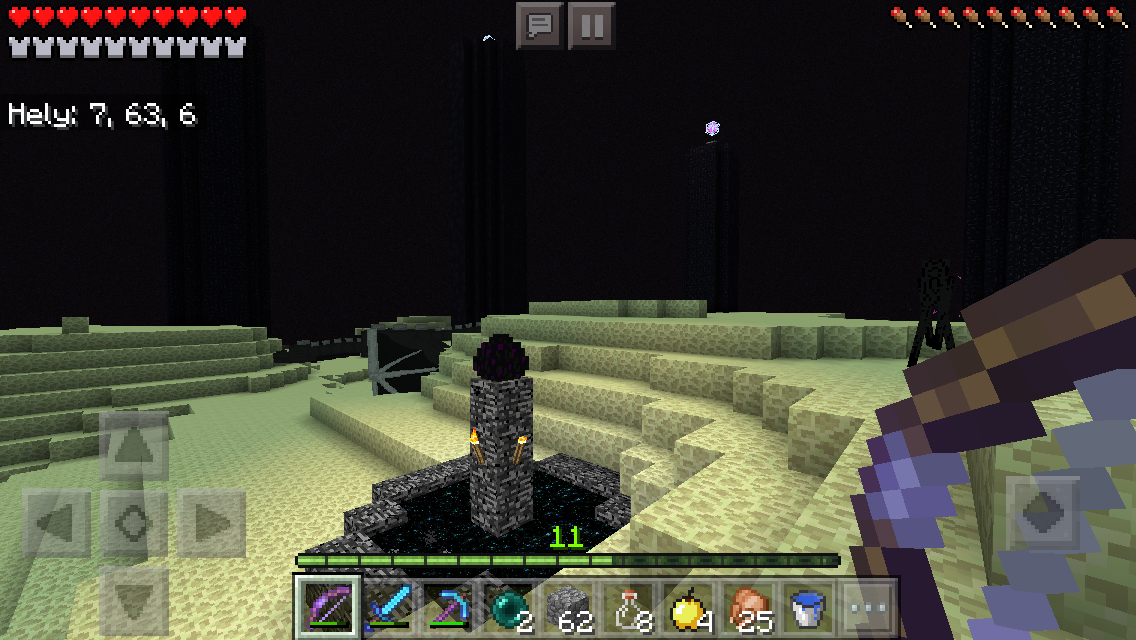Select the enchanted bow slot

[x=326, y=607]
